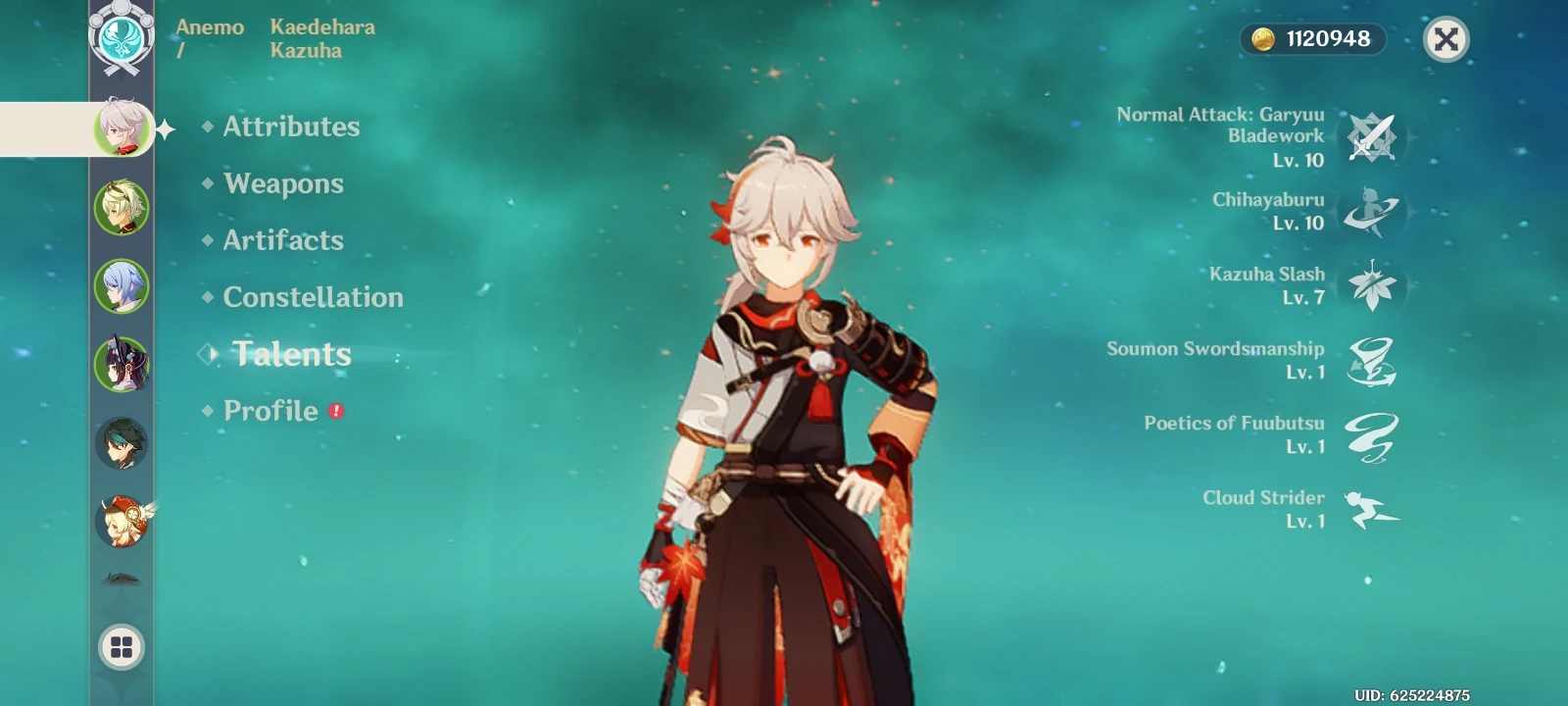The height and width of the screenshot is (706, 1568).
Task: Switch to the blue-haired character portrait
Action: (120, 281)
